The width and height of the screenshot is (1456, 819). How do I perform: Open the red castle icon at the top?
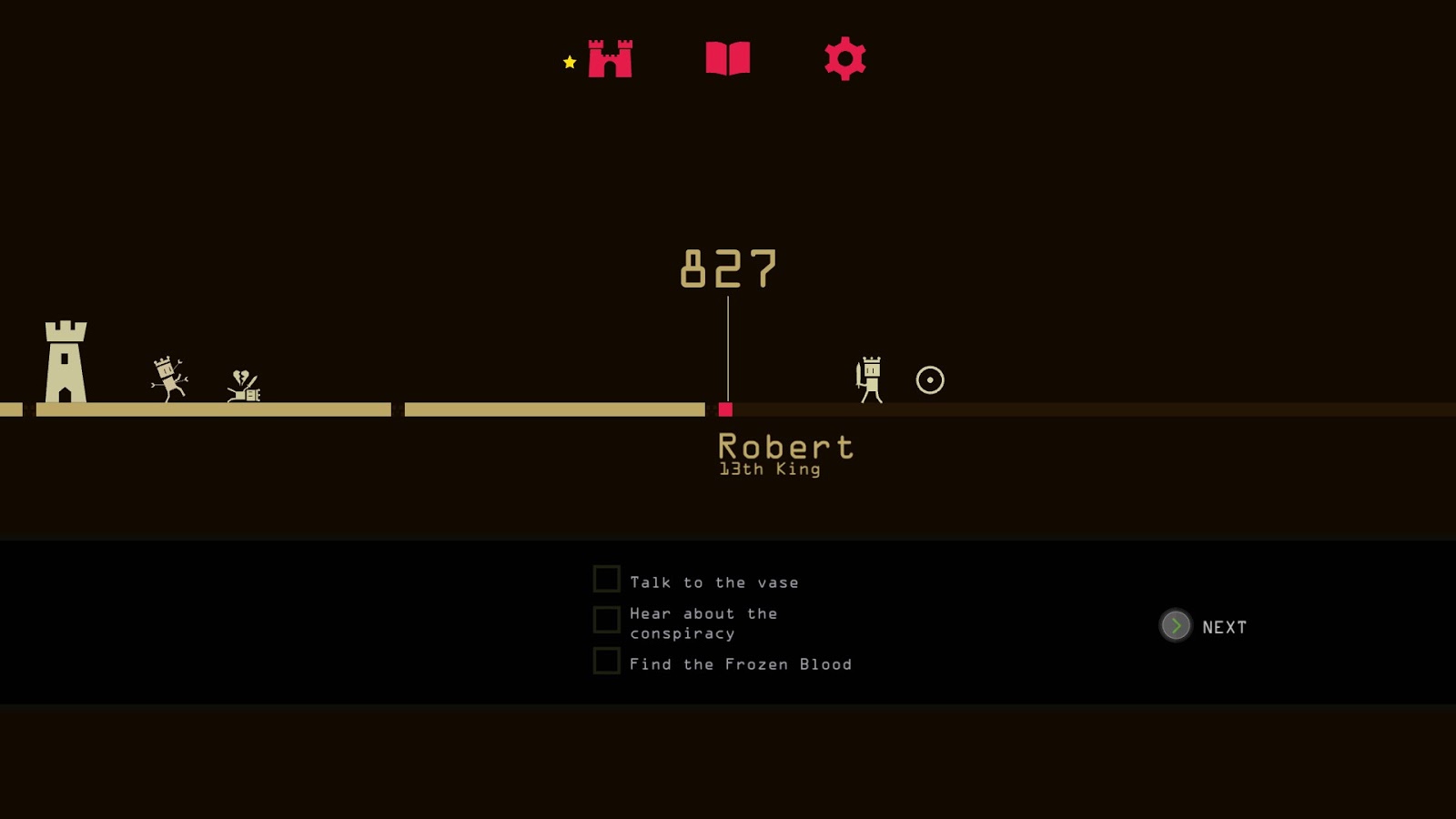tap(612, 59)
